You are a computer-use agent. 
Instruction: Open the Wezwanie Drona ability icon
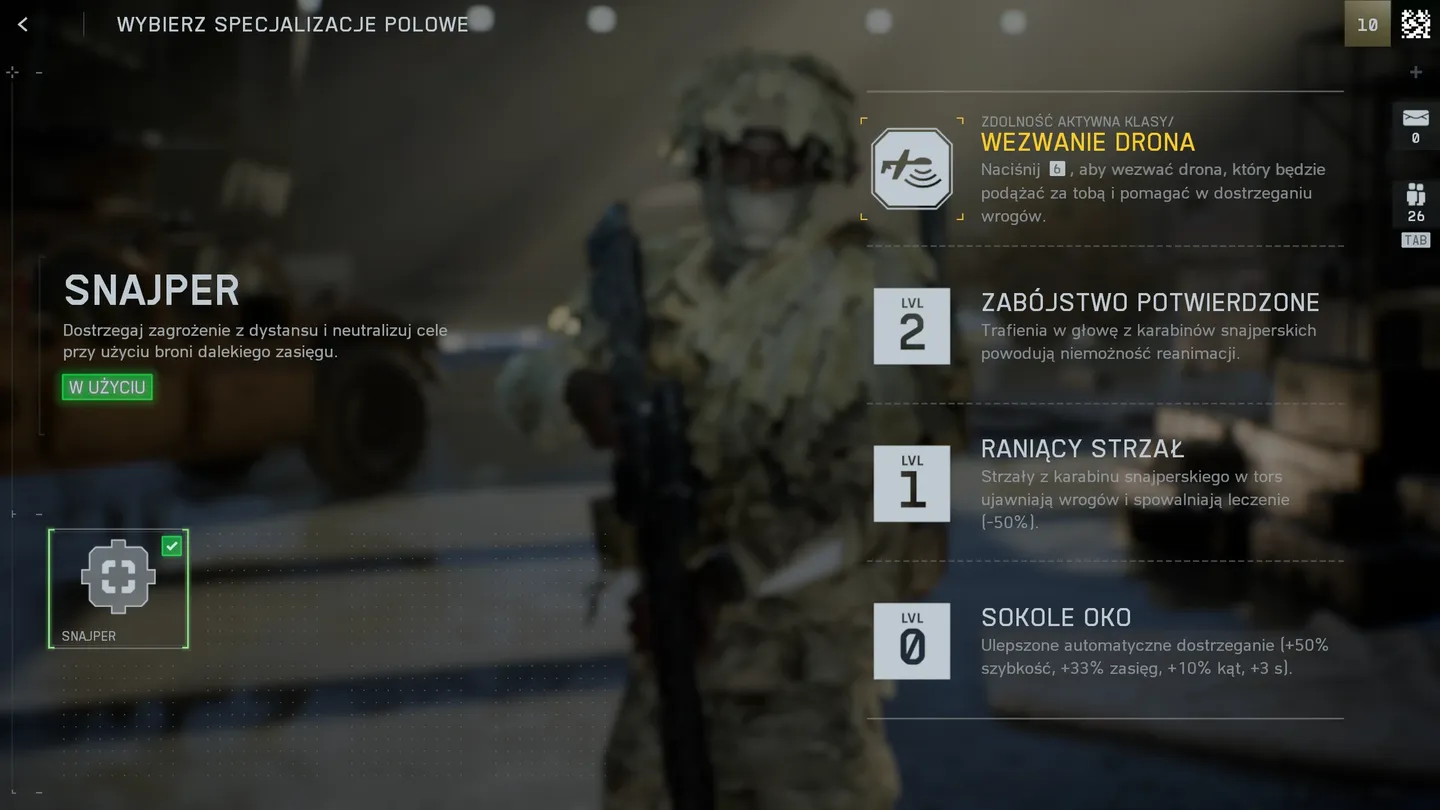(x=911, y=166)
